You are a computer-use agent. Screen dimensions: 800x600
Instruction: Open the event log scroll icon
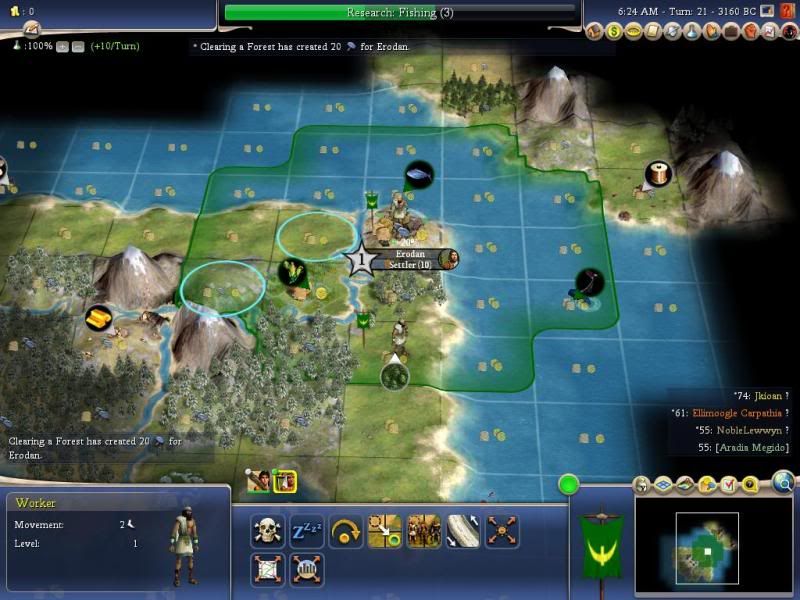pyautogui.click(x=652, y=32)
